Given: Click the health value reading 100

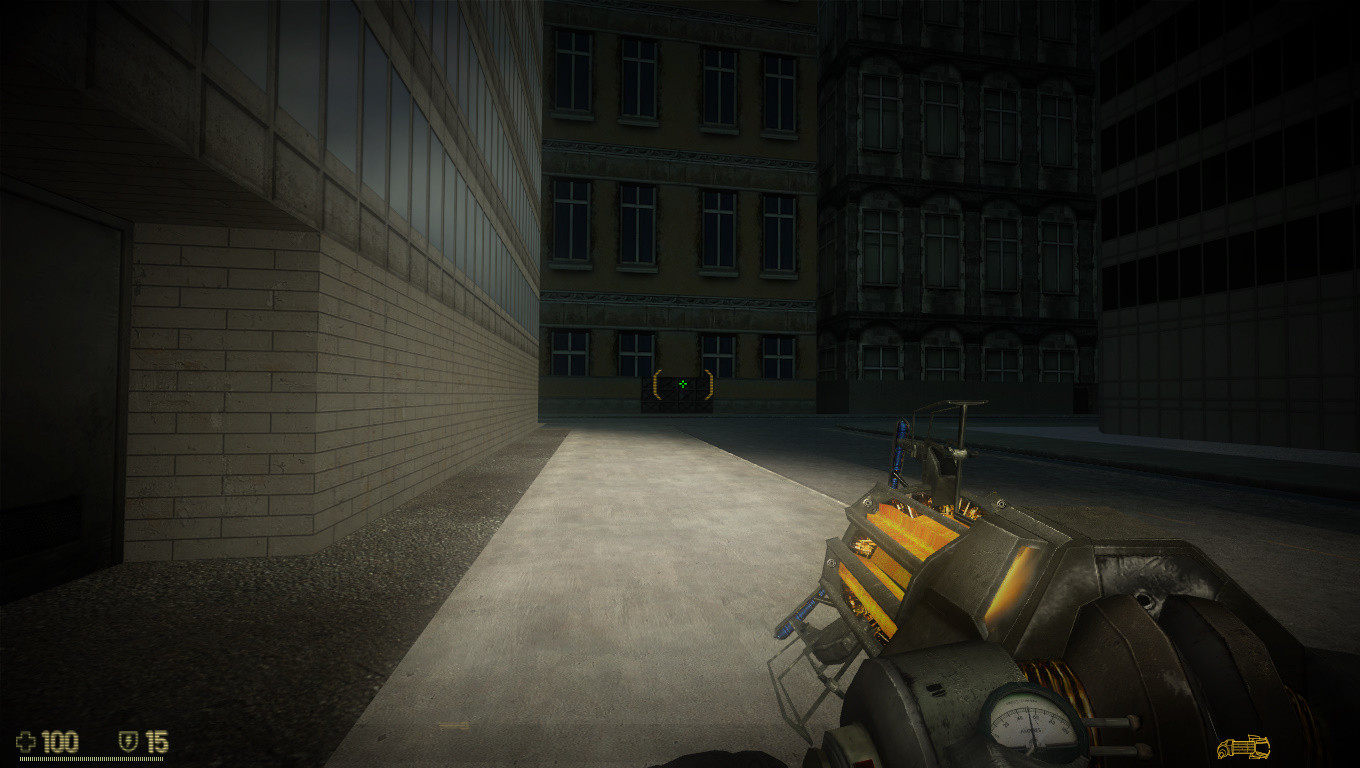Looking at the screenshot, I should tap(60, 742).
